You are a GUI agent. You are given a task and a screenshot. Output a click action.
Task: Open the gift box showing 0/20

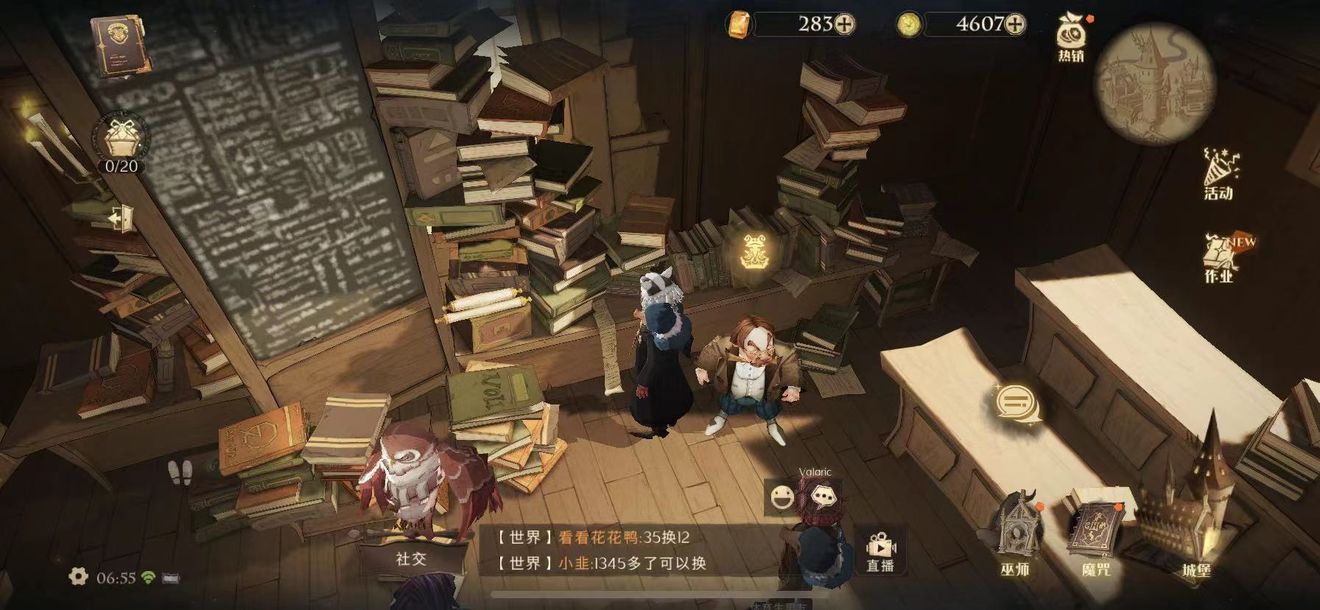[x=121, y=139]
